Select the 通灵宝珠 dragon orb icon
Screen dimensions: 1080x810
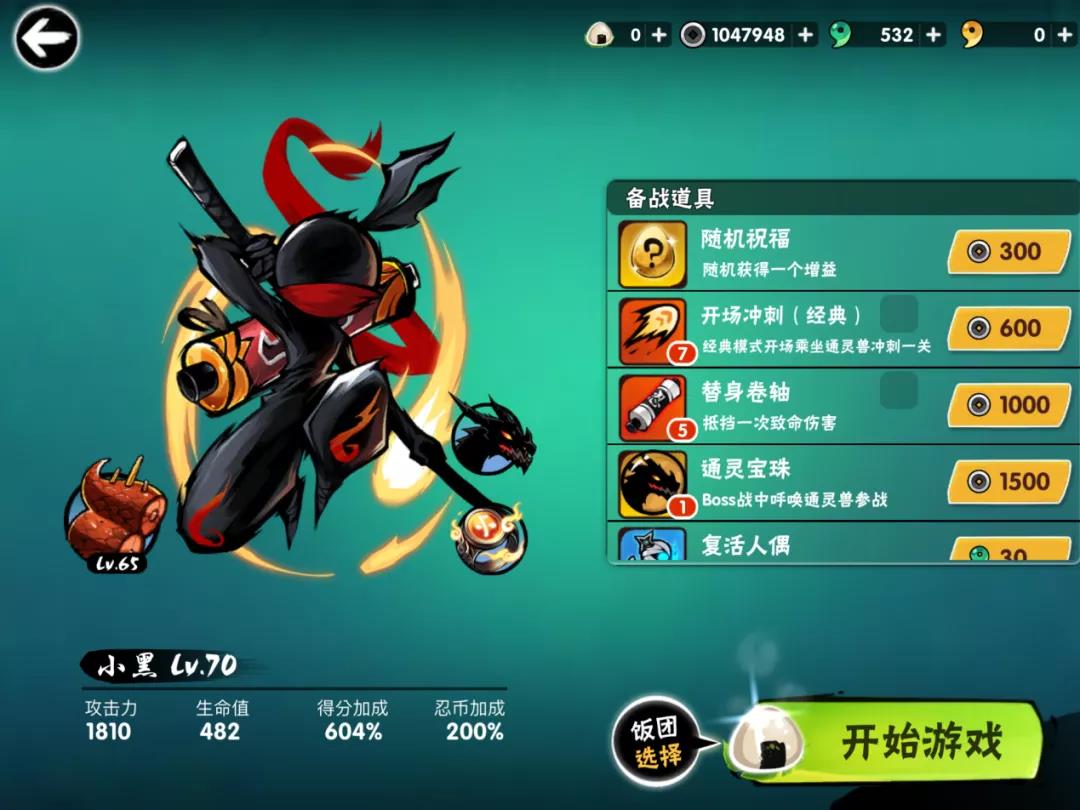click(x=652, y=483)
